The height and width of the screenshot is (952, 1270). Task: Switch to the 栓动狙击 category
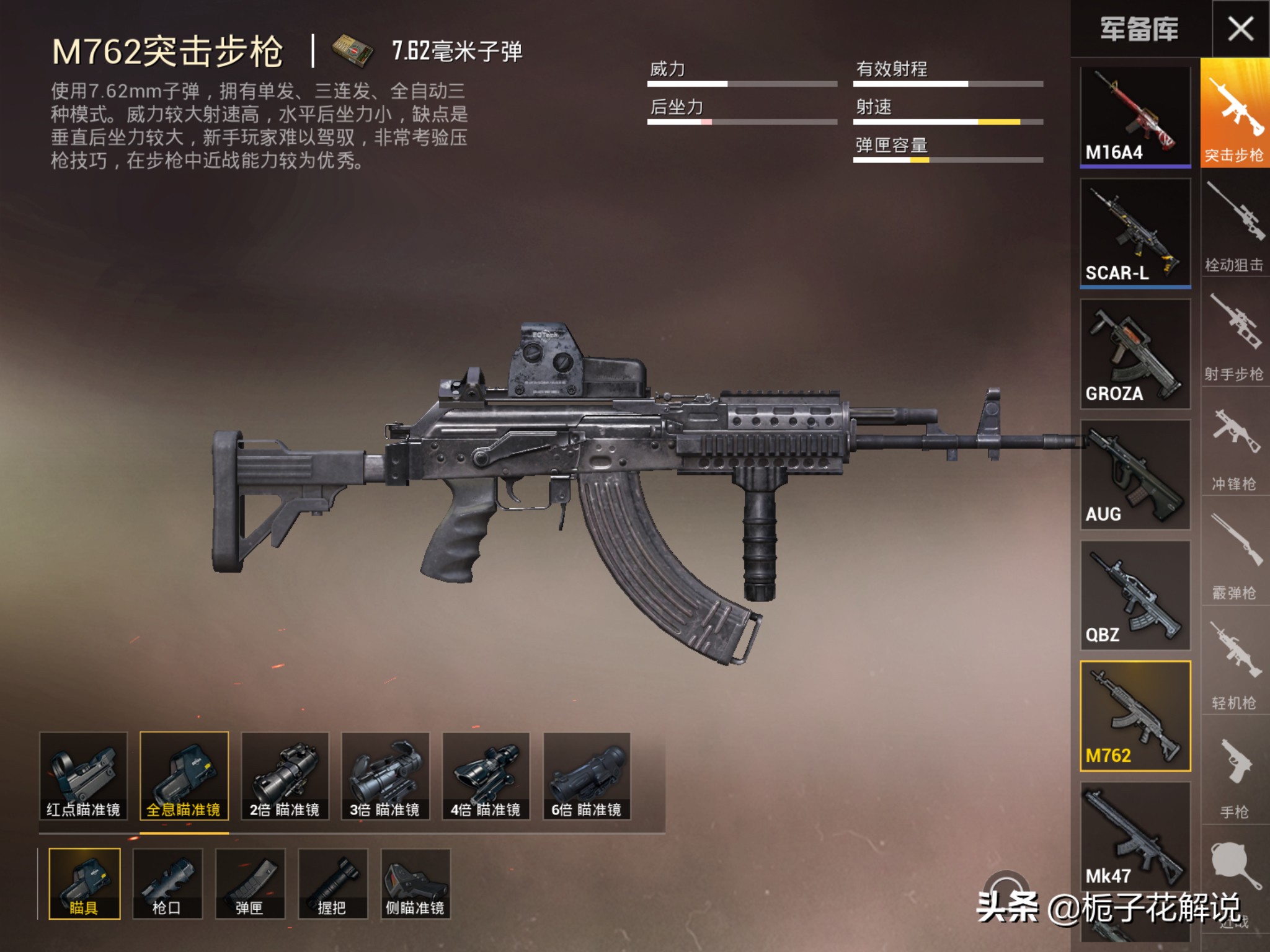[1234, 226]
